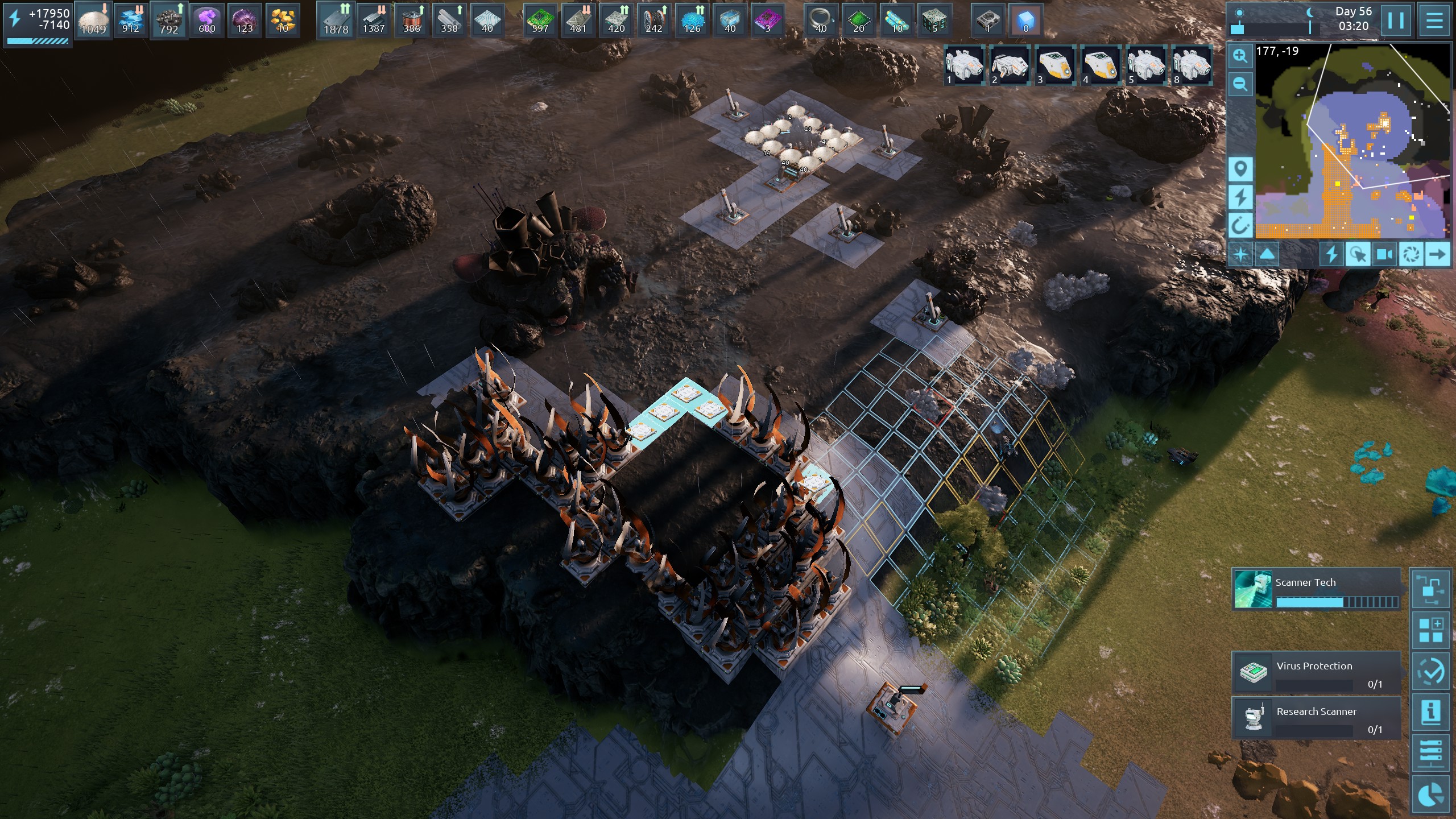
Task: Open the info book encyclopedia
Action: tap(1430, 712)
